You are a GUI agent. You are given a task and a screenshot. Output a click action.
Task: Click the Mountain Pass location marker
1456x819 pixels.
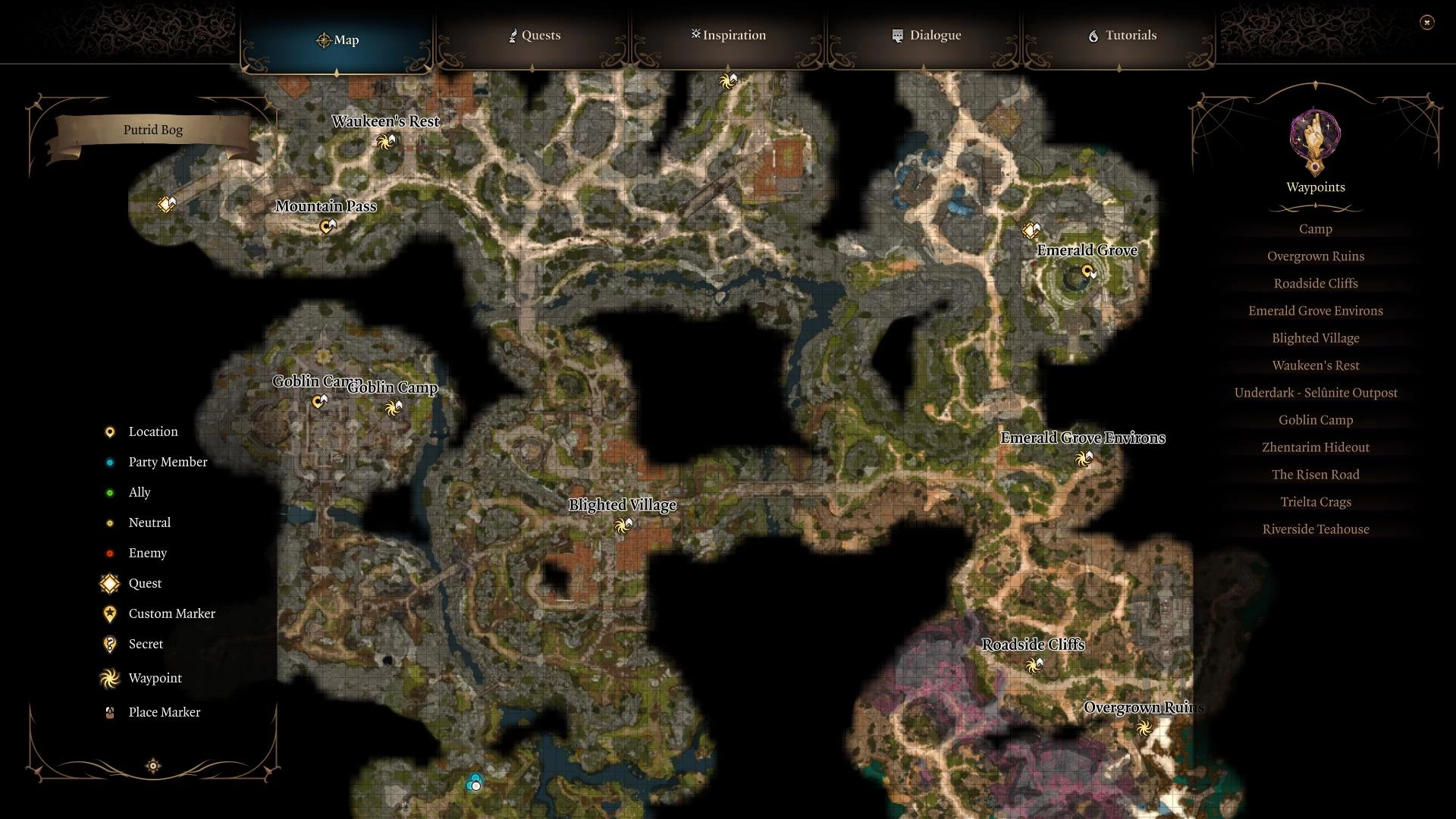(x=327, y=226)
